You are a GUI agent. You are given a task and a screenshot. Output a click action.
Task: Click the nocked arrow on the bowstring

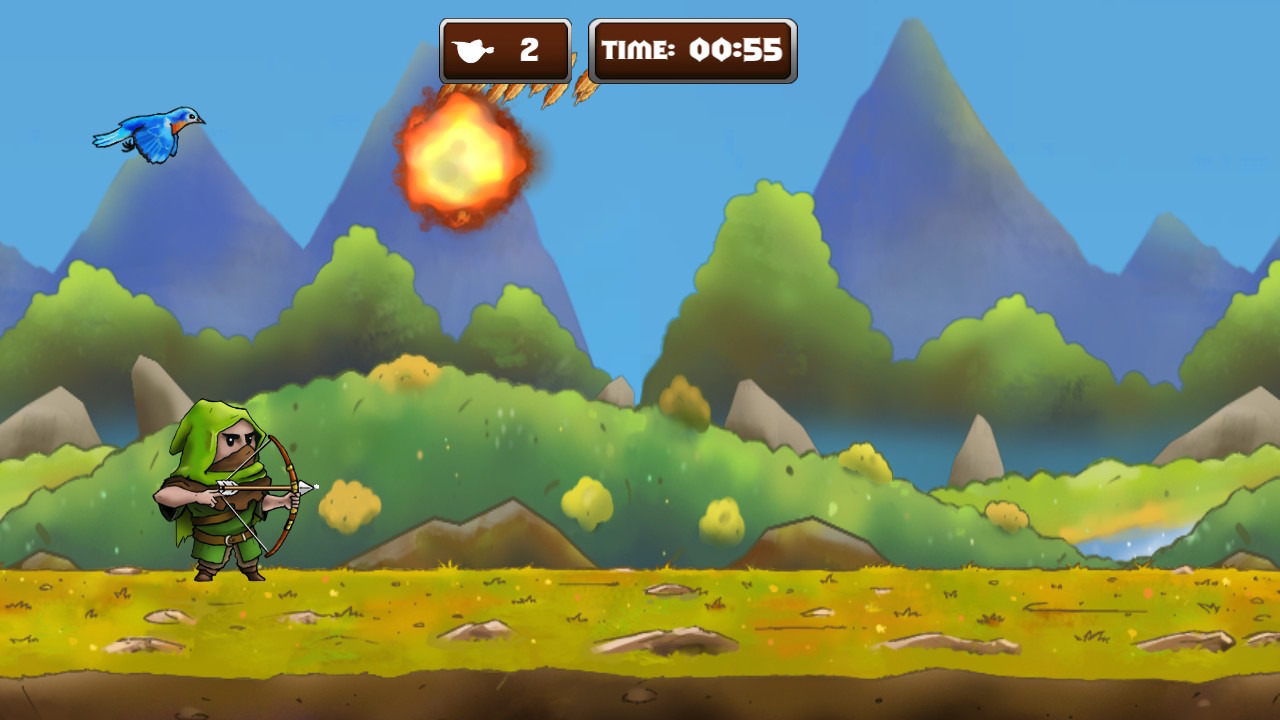click(x=255, y=490)
